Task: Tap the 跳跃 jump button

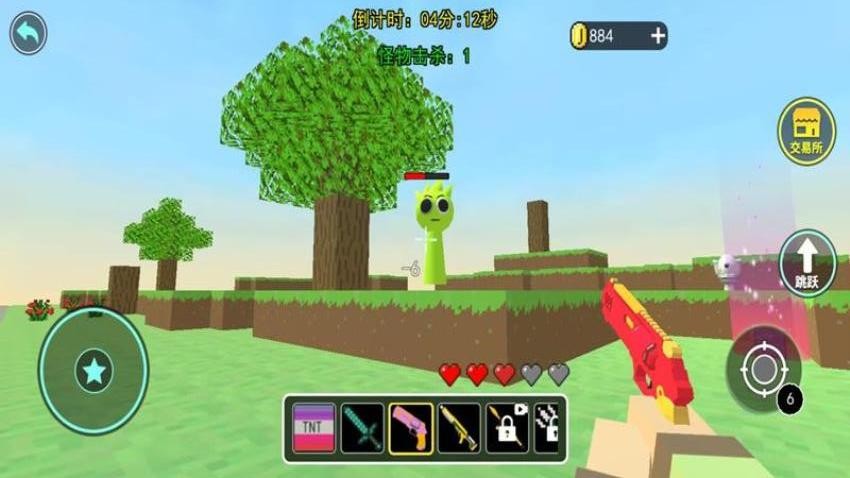Action: point(806,262)
